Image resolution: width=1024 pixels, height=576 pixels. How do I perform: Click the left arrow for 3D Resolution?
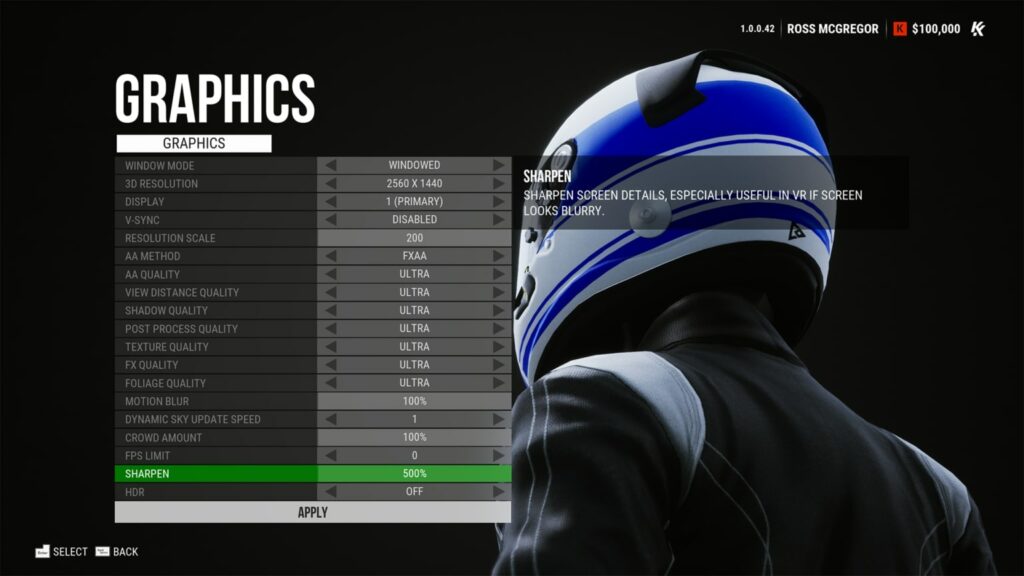(x=331, y=184)
